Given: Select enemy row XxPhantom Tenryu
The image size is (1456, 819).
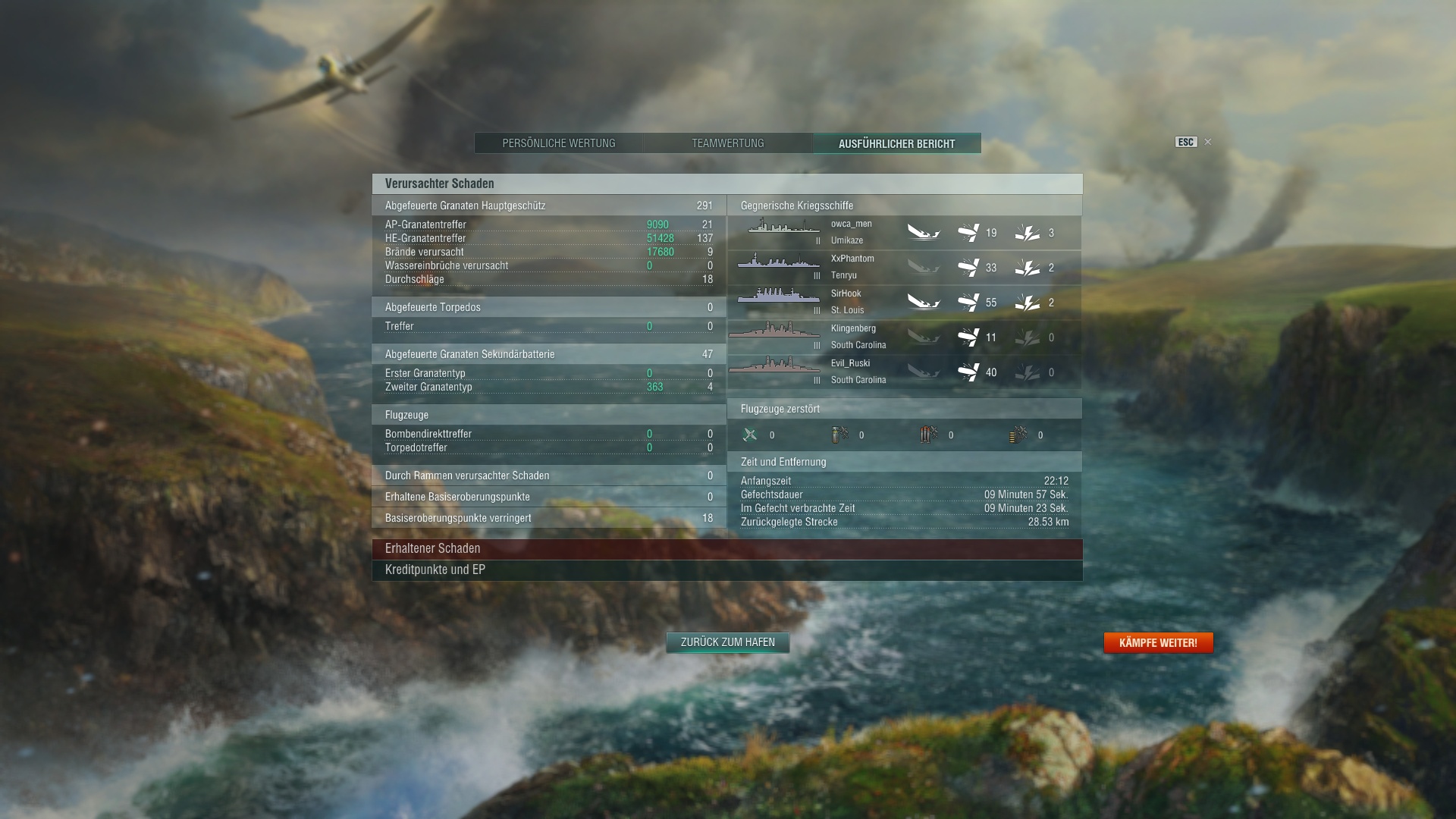Looking at the screenshot, I should point(904,267).
